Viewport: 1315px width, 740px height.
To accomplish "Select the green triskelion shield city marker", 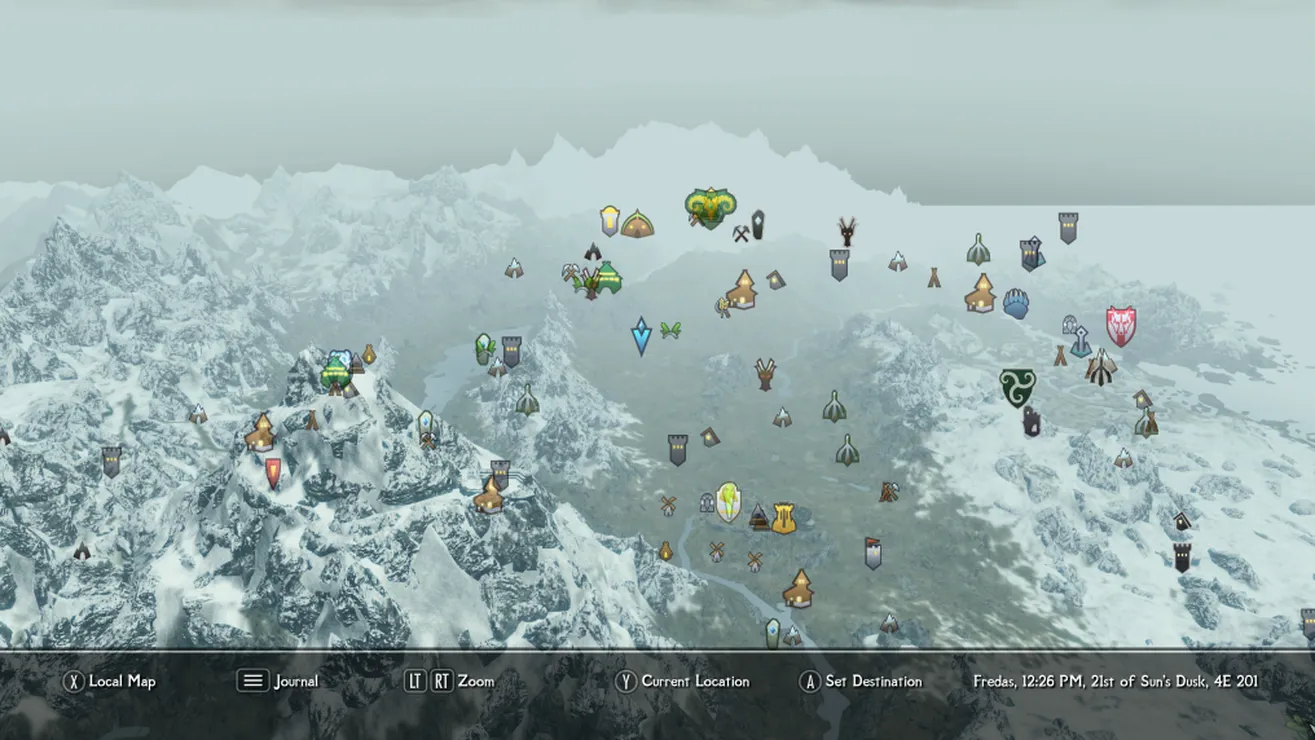I will tap(1017, 388).
